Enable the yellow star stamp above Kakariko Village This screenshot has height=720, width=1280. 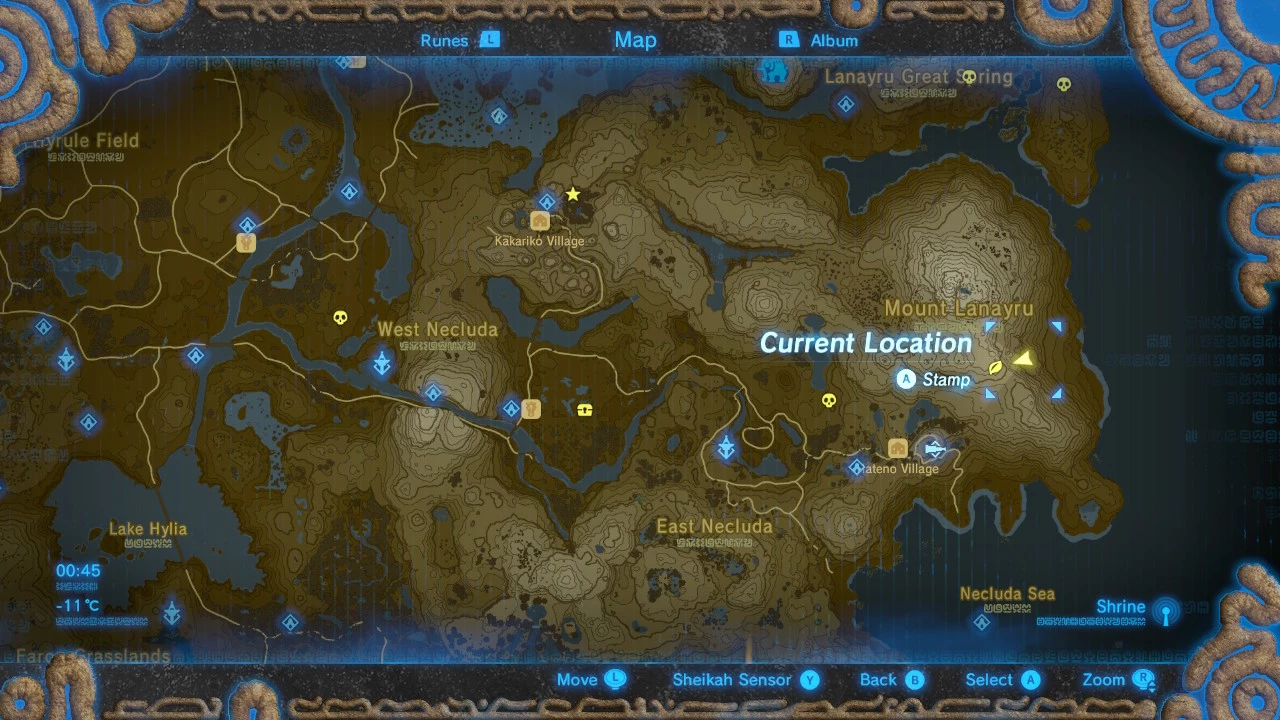(571, 195)
